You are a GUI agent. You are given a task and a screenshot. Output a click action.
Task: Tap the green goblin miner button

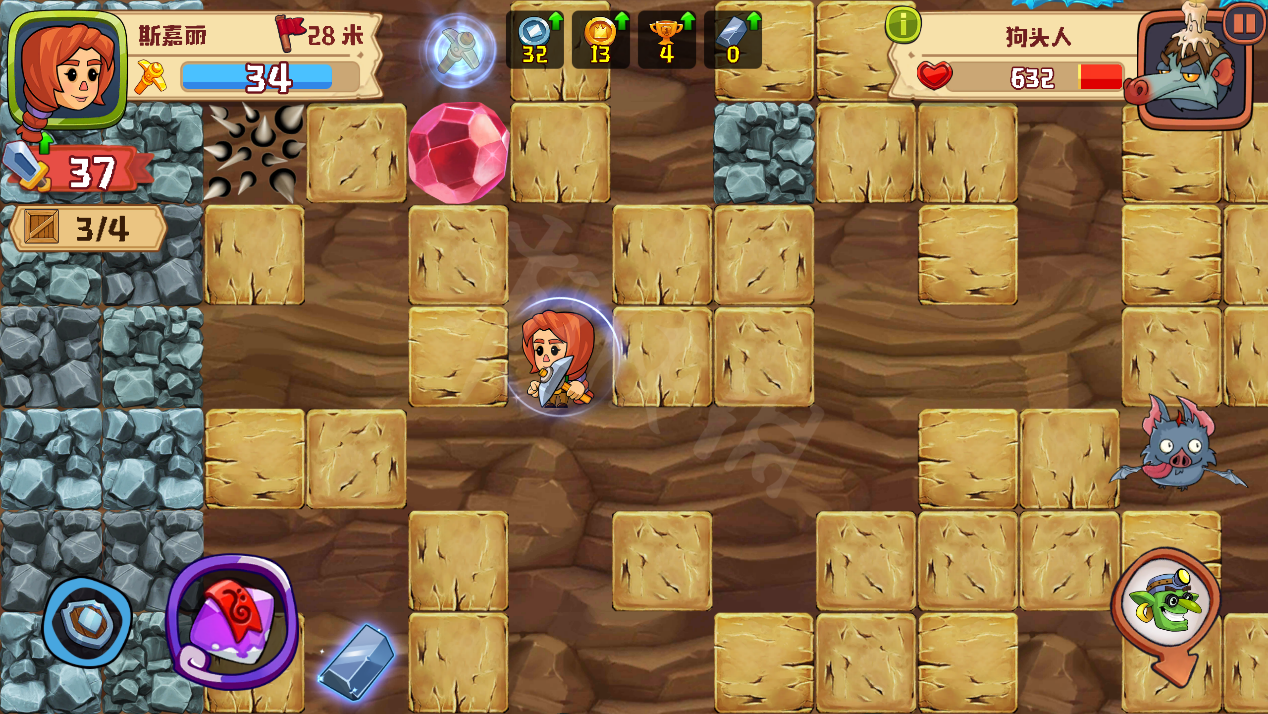[1164, 605]
